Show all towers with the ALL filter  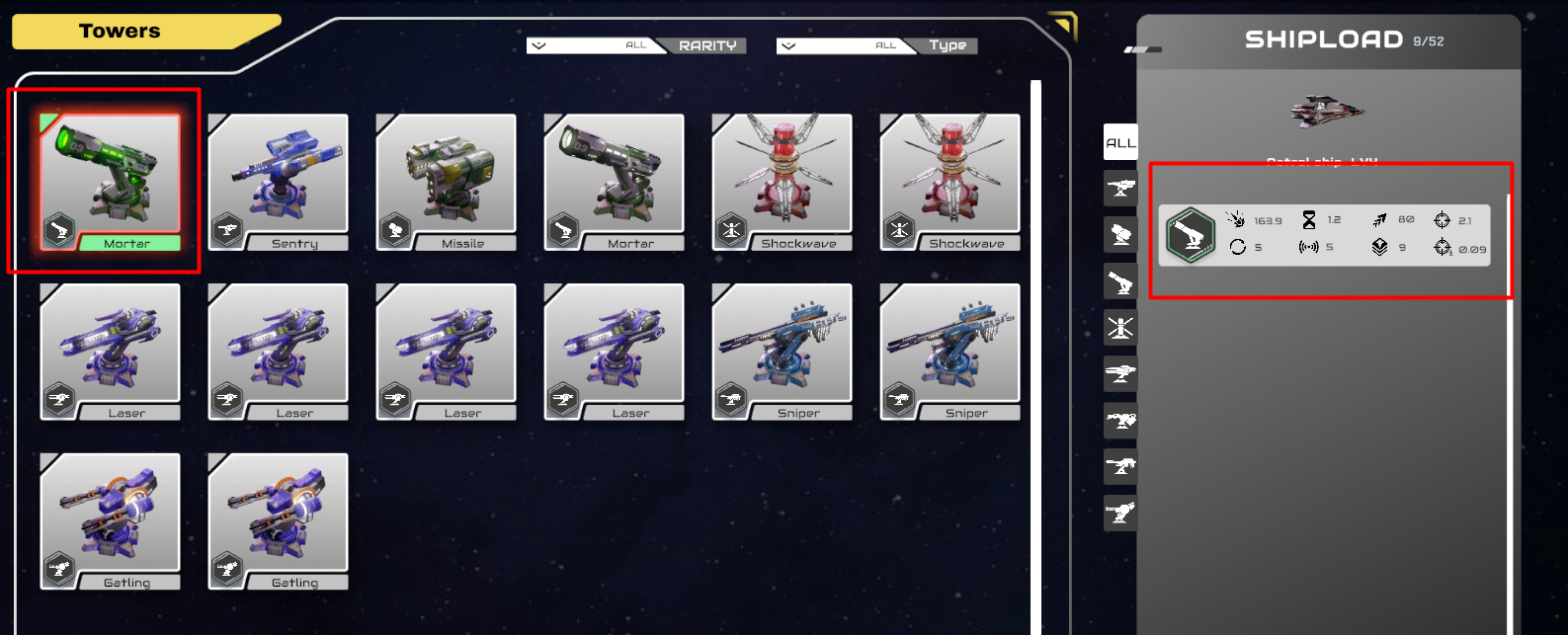(x=1120, y=142)
